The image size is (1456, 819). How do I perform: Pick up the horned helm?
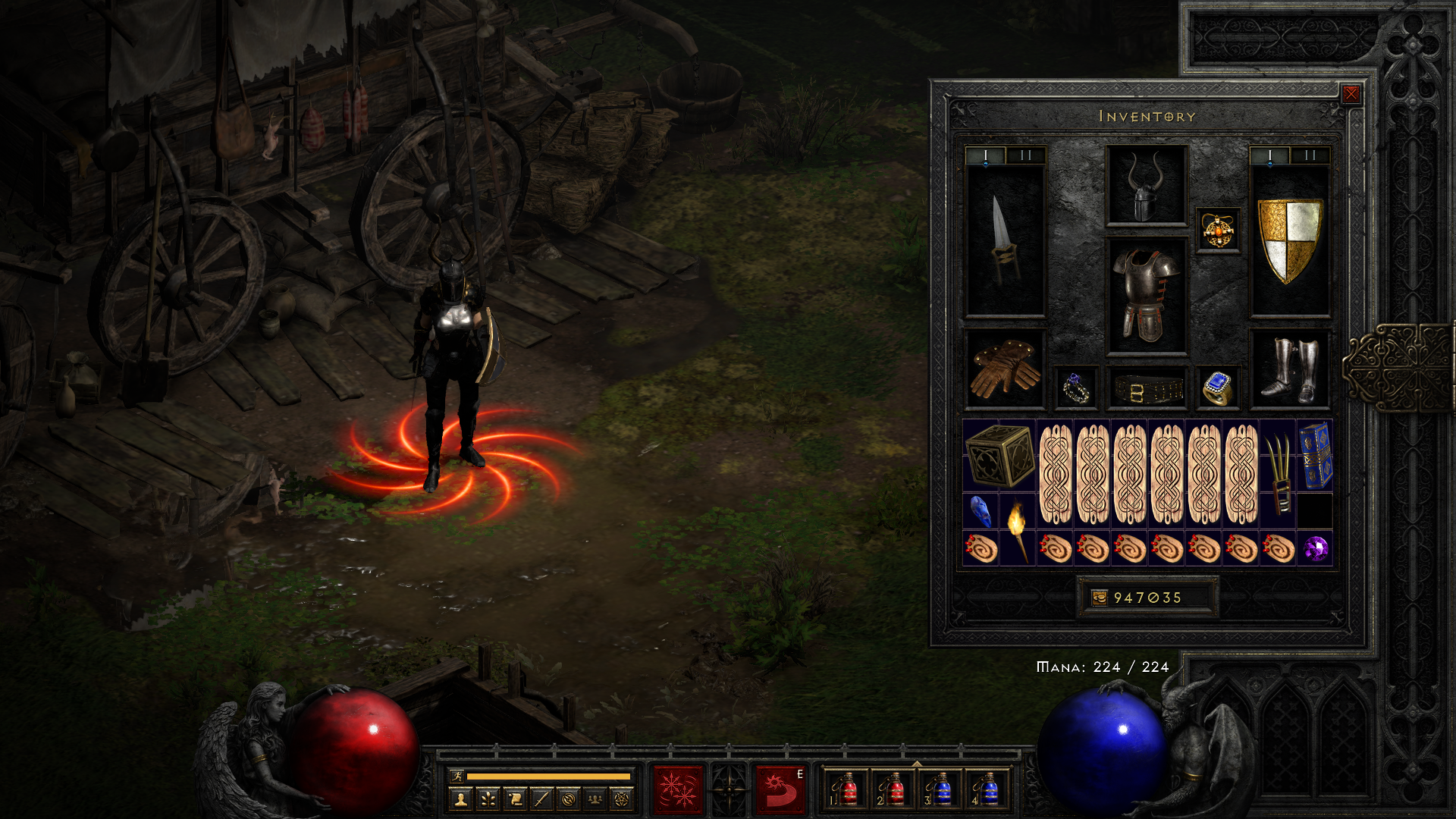1146,186
